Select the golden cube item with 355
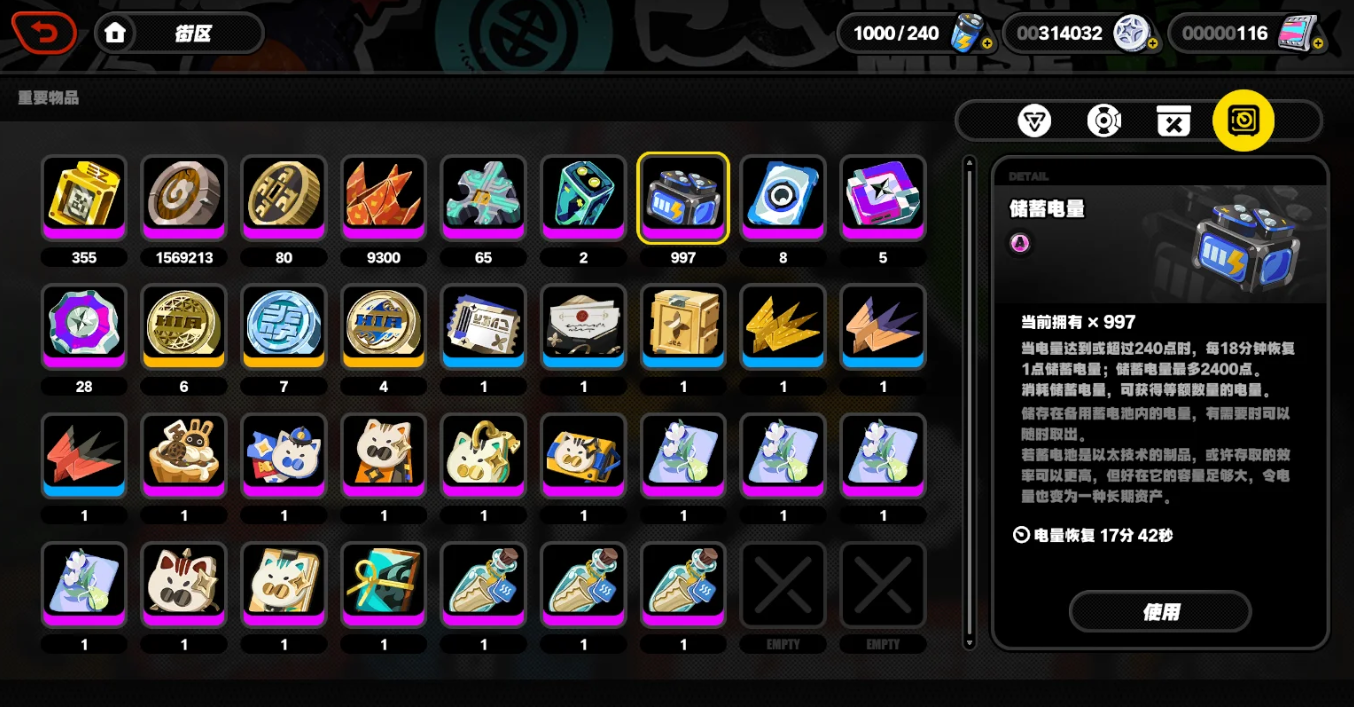This screenshot has width=1354, height=707. (84, 197)
